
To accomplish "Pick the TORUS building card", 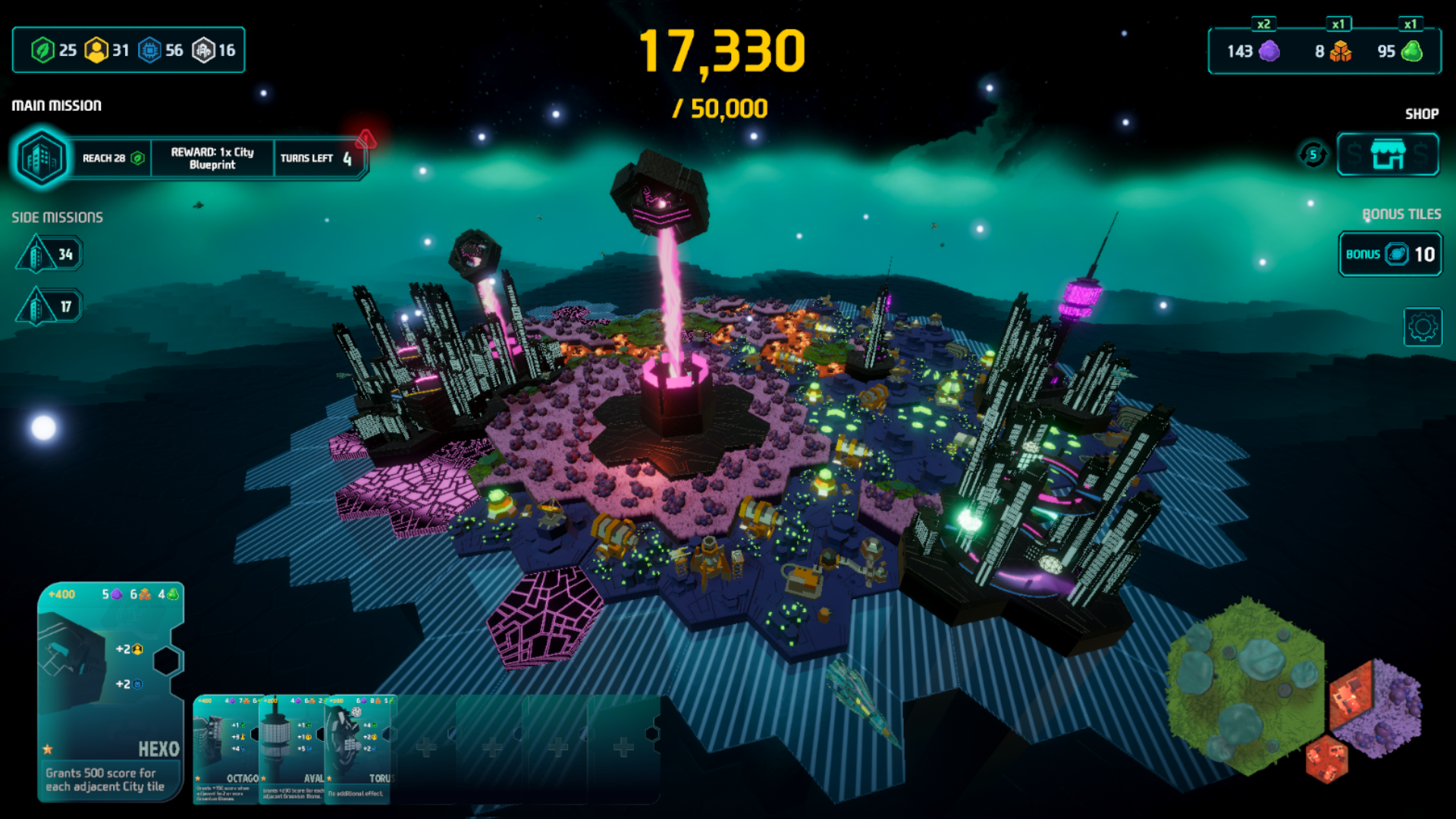I will [x=358, y=748].
